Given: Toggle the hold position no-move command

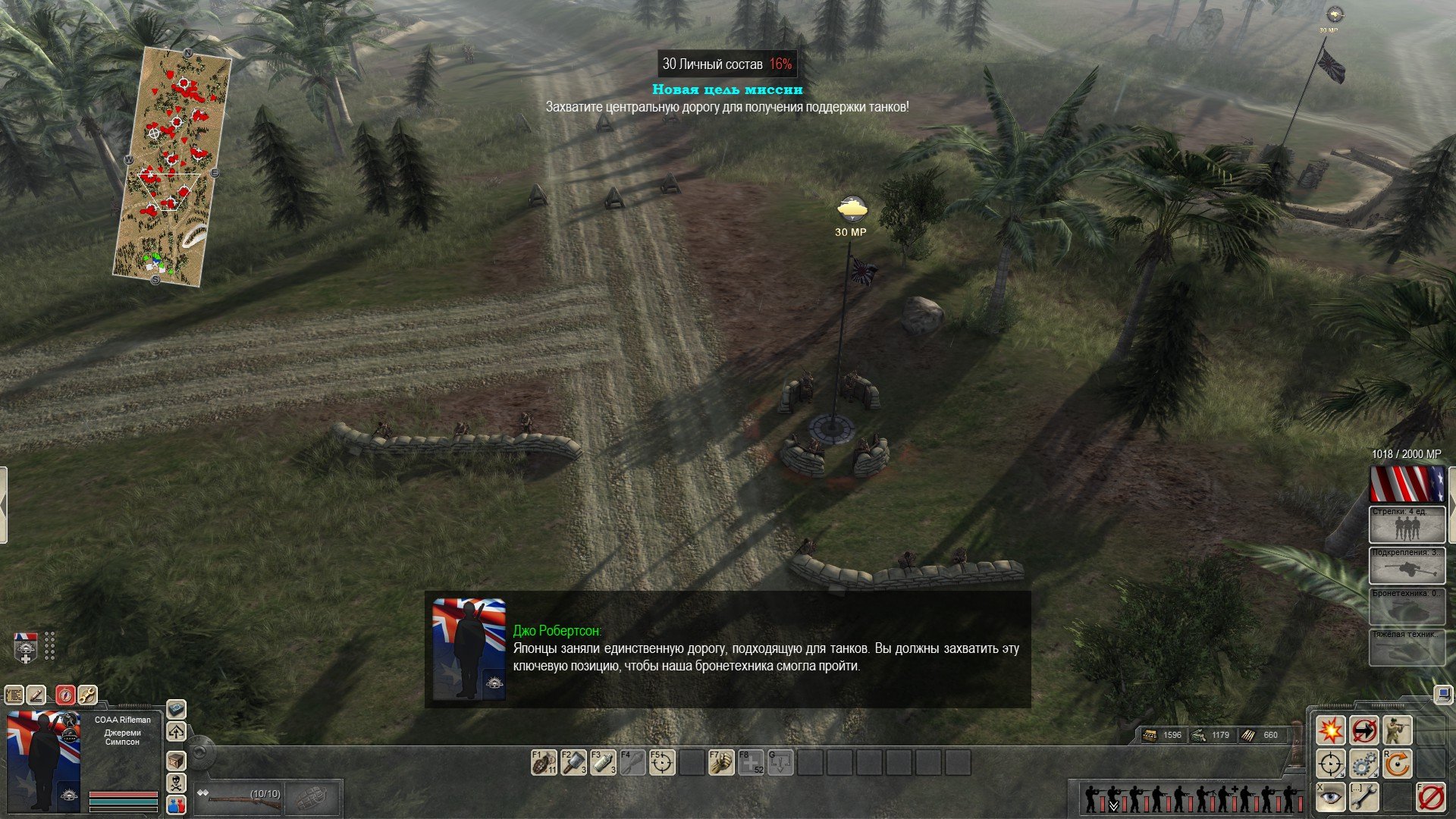Looking at the screenshot, I should click(x=1363, y=730).
